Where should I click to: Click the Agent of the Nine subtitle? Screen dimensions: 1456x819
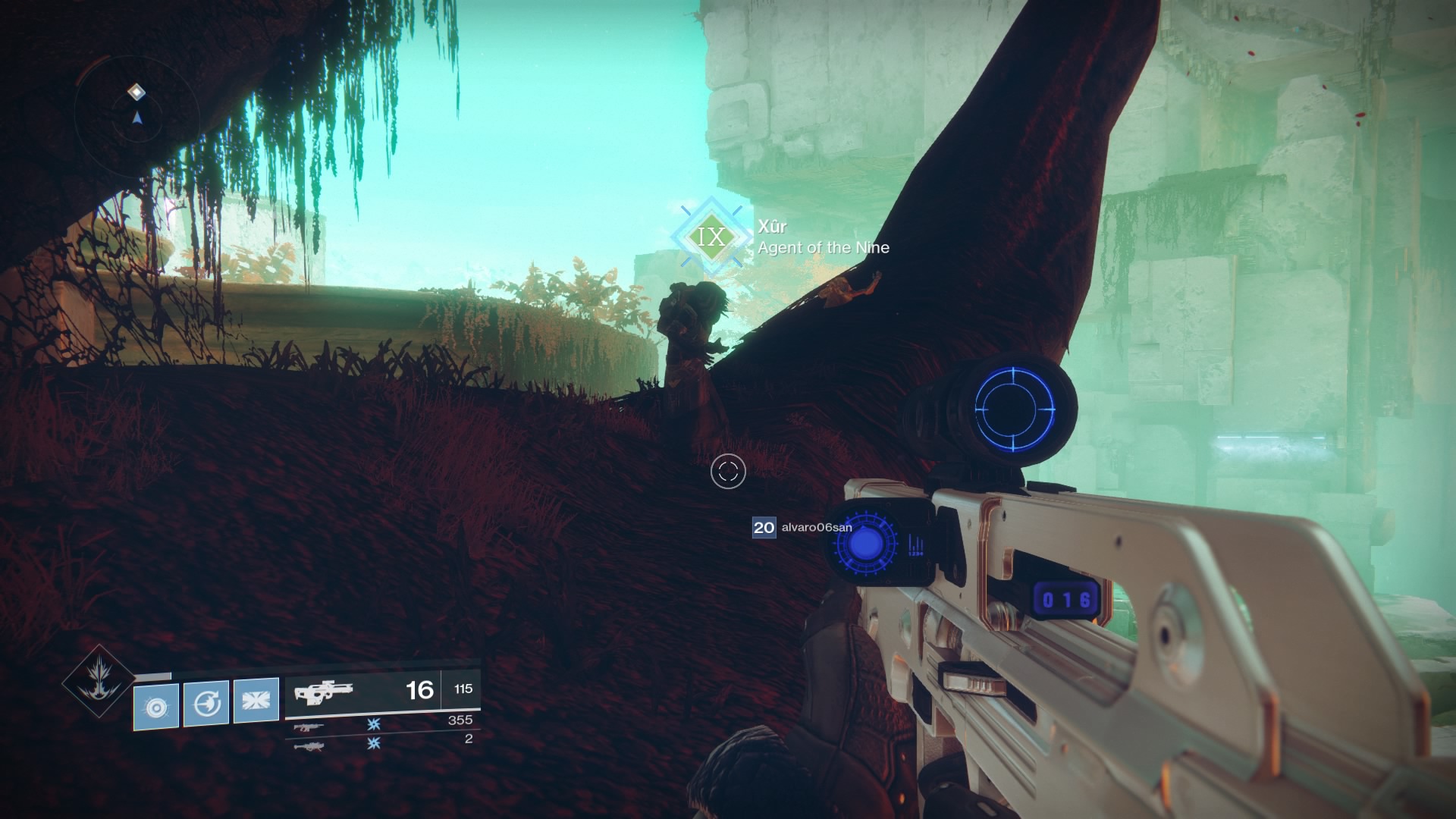point(821,247)
